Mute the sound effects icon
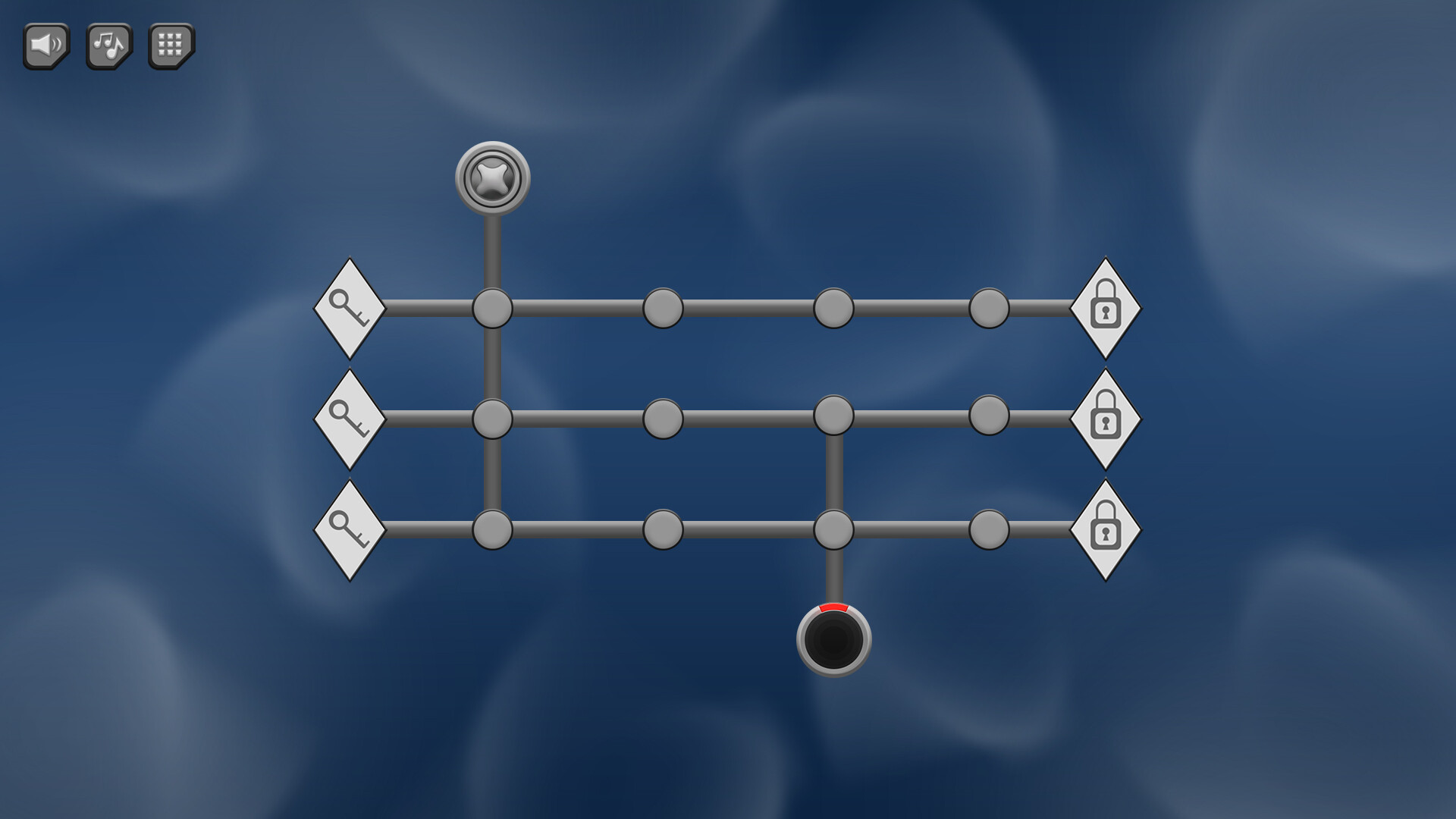The image size is (1456, 819). 45,45
